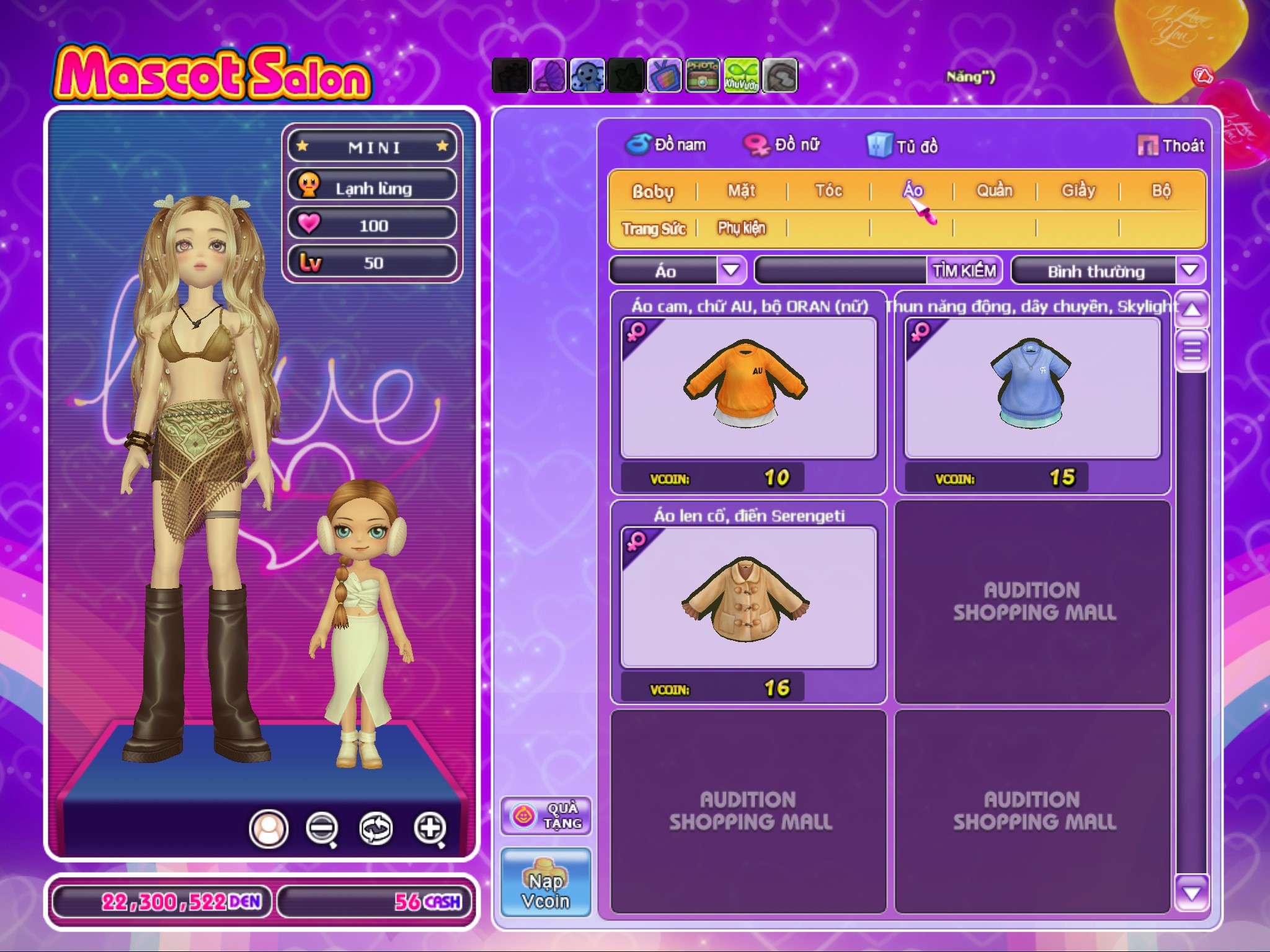1270x952 pixels.
Task: Pick the blue Skylight polo shirt
Action: point(1032,388)
